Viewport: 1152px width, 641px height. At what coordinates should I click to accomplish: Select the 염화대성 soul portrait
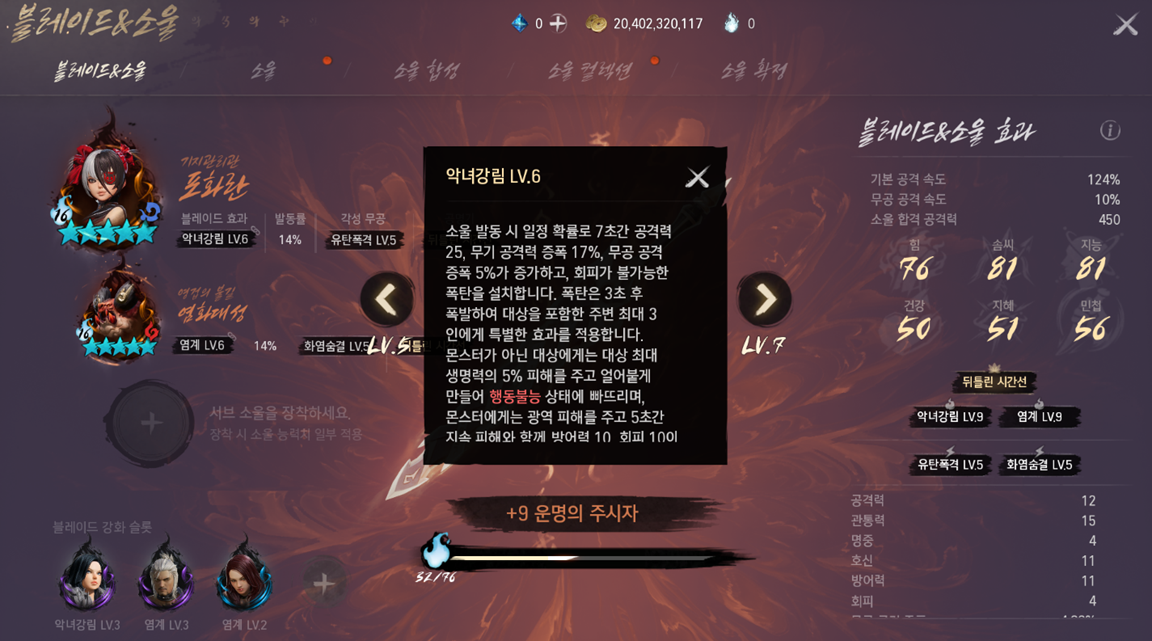pos(118,311)
